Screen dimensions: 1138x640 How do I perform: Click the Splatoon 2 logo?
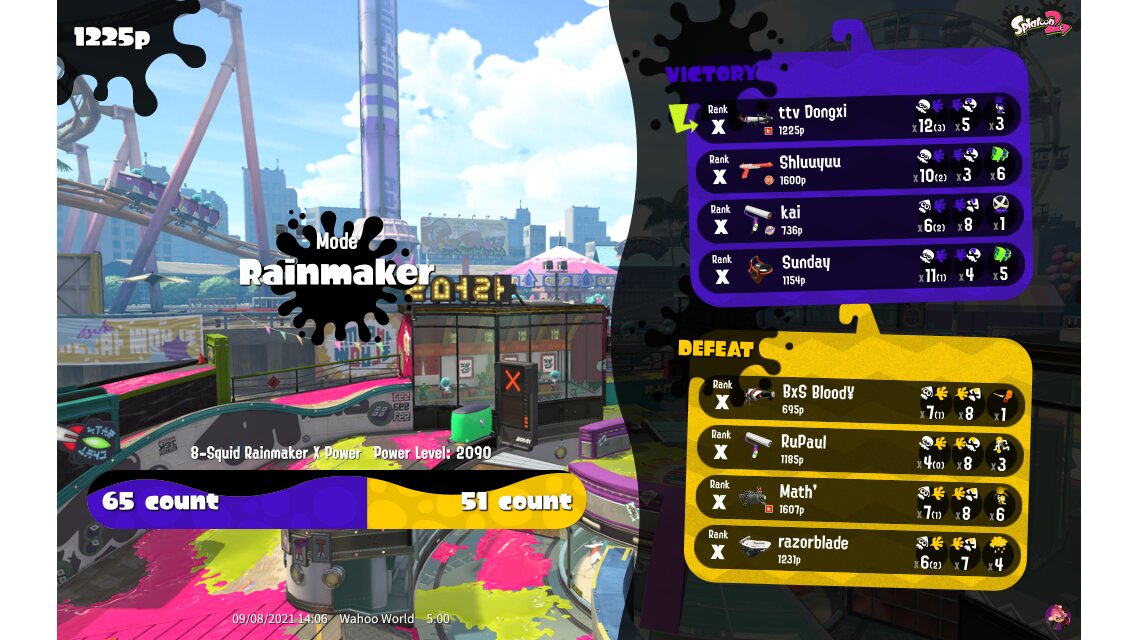pos(1040,24)
